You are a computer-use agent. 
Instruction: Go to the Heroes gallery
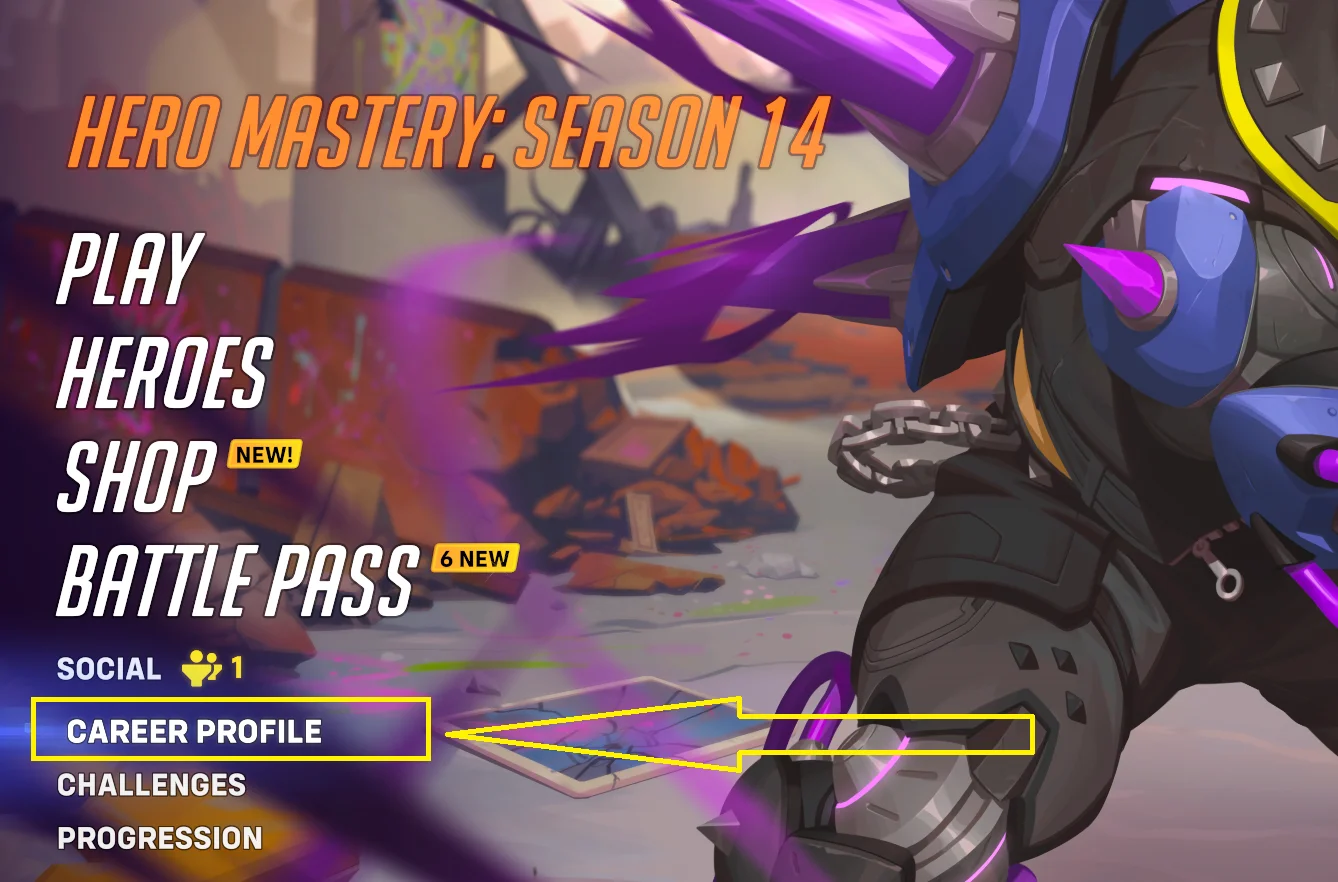[164, 372]
